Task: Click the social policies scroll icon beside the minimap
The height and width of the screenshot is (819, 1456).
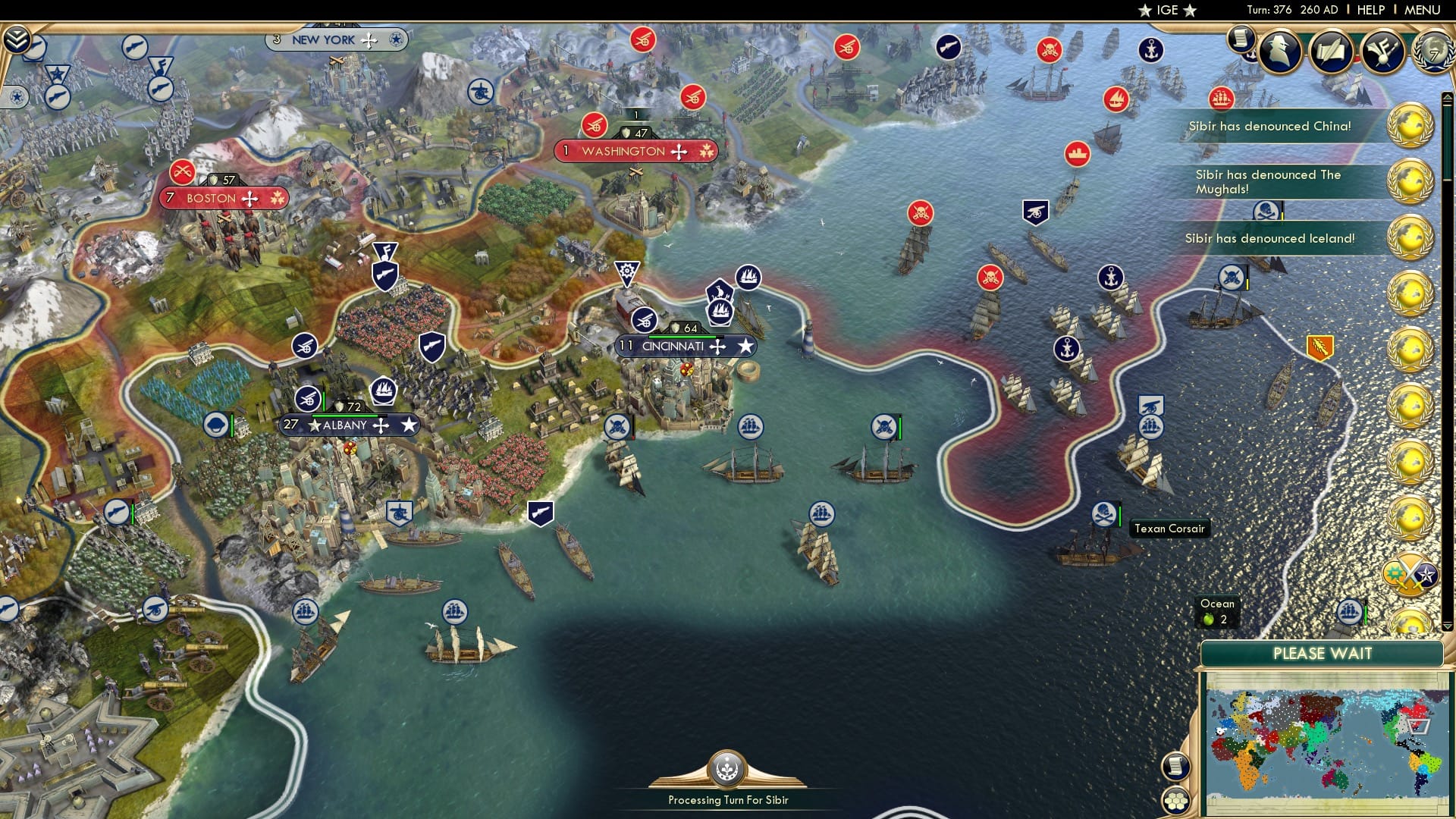Action: (1175, 767)
